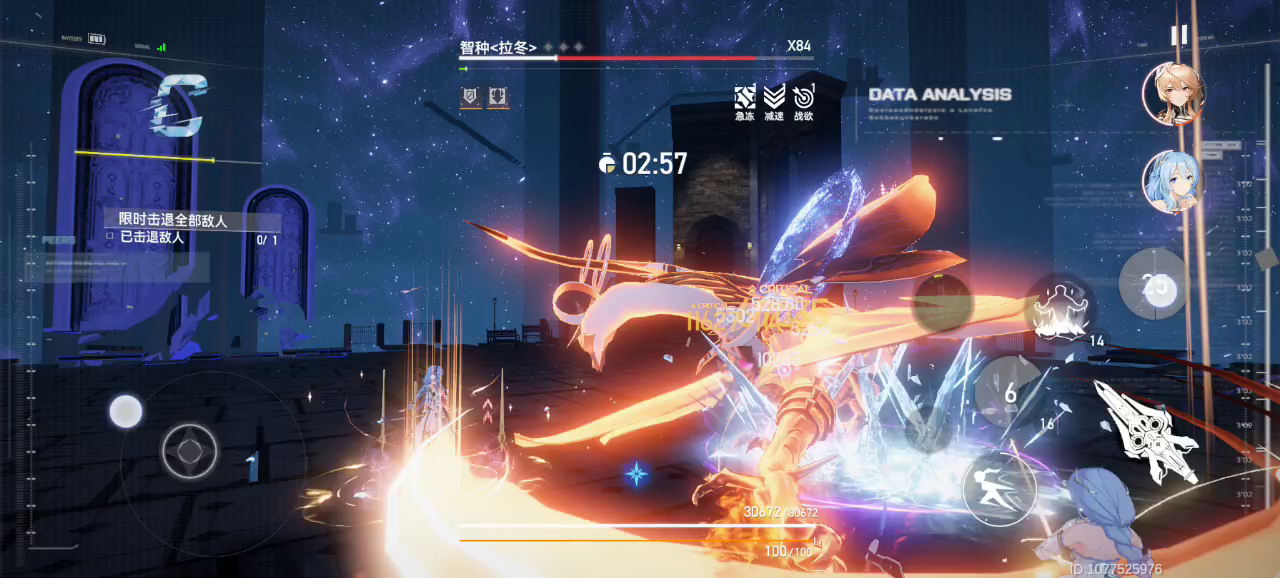The height and width of the screenshot is (578, 1280).
Task: Inspect the freeze debuff icon
Action: click(745, 97)
